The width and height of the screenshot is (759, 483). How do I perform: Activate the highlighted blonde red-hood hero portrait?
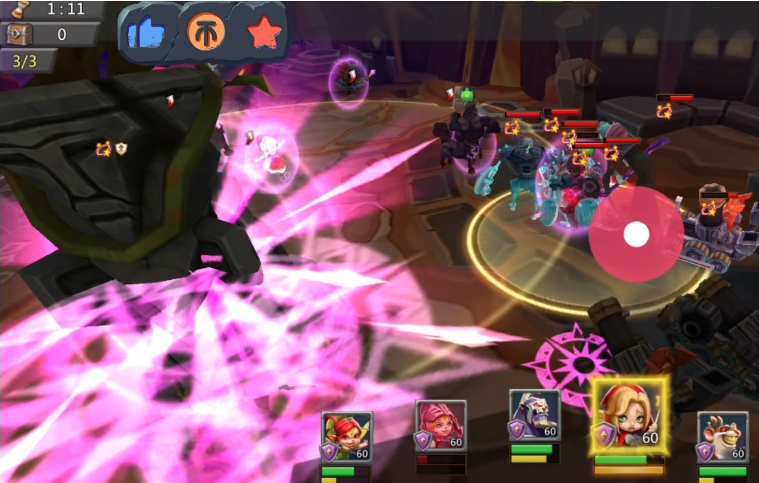tap(629, 416)
